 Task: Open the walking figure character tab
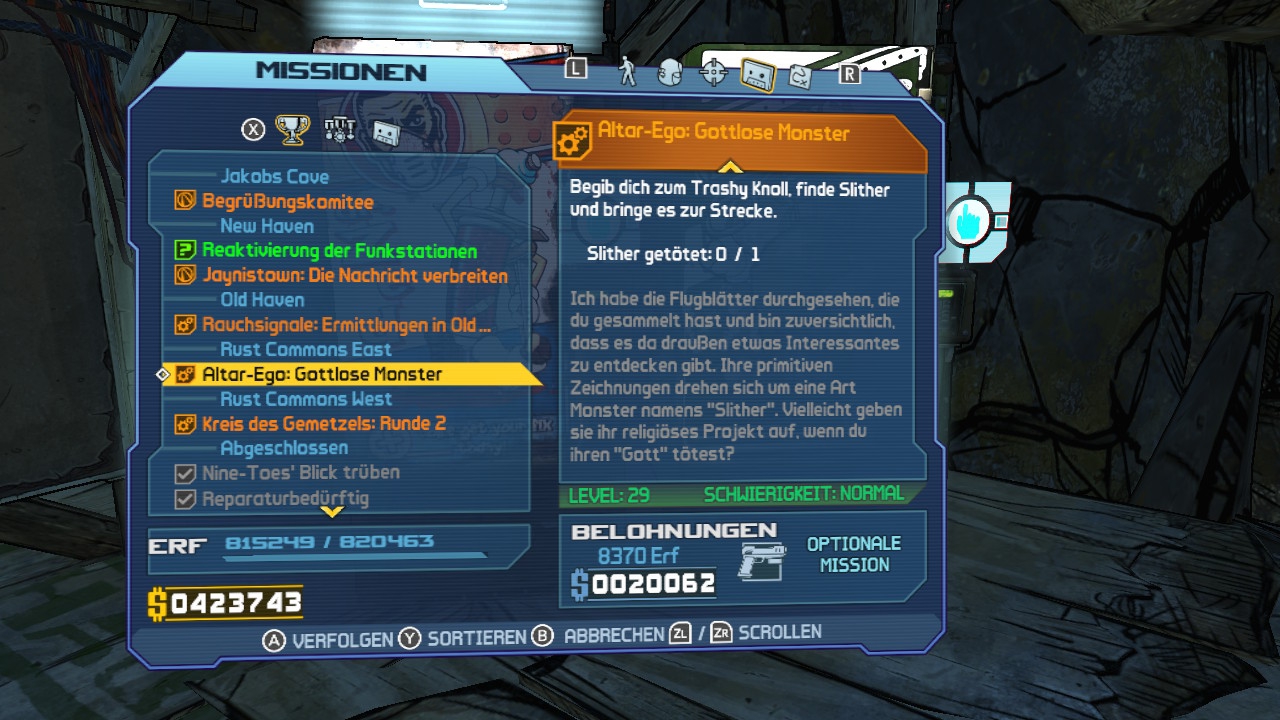(x=628, y=72)
